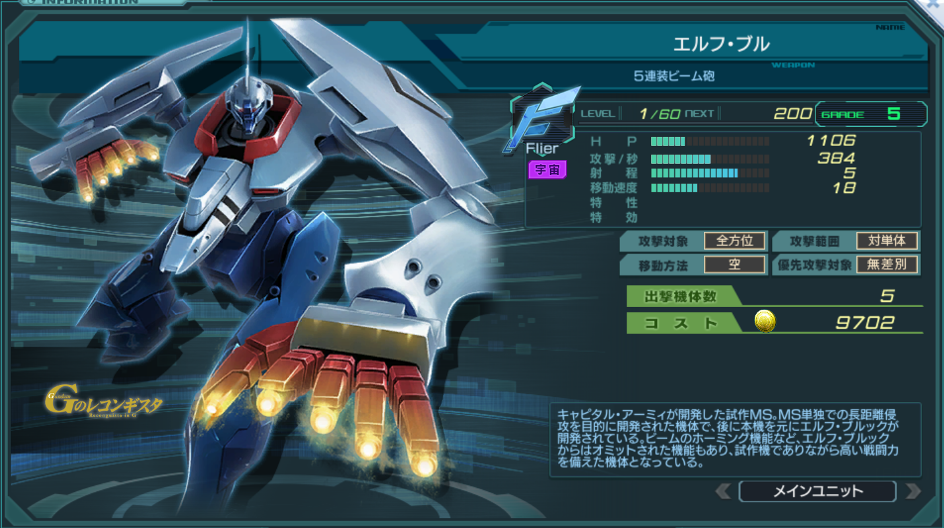Go to previous unit with left arrow
This screenshot has width=944, height=528.
point(723,491)
